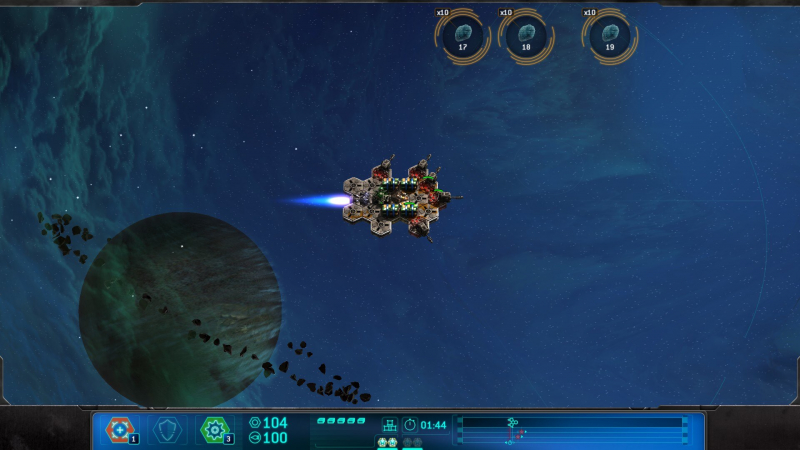
Task: Select the asteroid wave 19 indicator
Action: [609, 37]
